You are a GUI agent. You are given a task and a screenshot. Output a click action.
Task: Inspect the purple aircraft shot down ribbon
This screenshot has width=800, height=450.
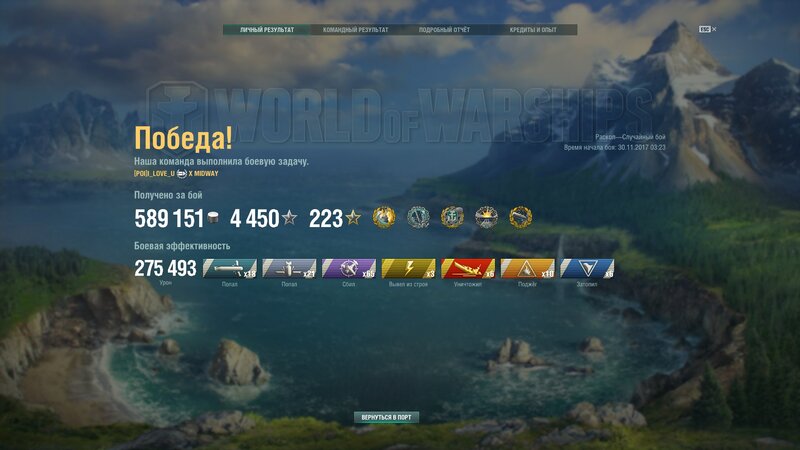349,268
